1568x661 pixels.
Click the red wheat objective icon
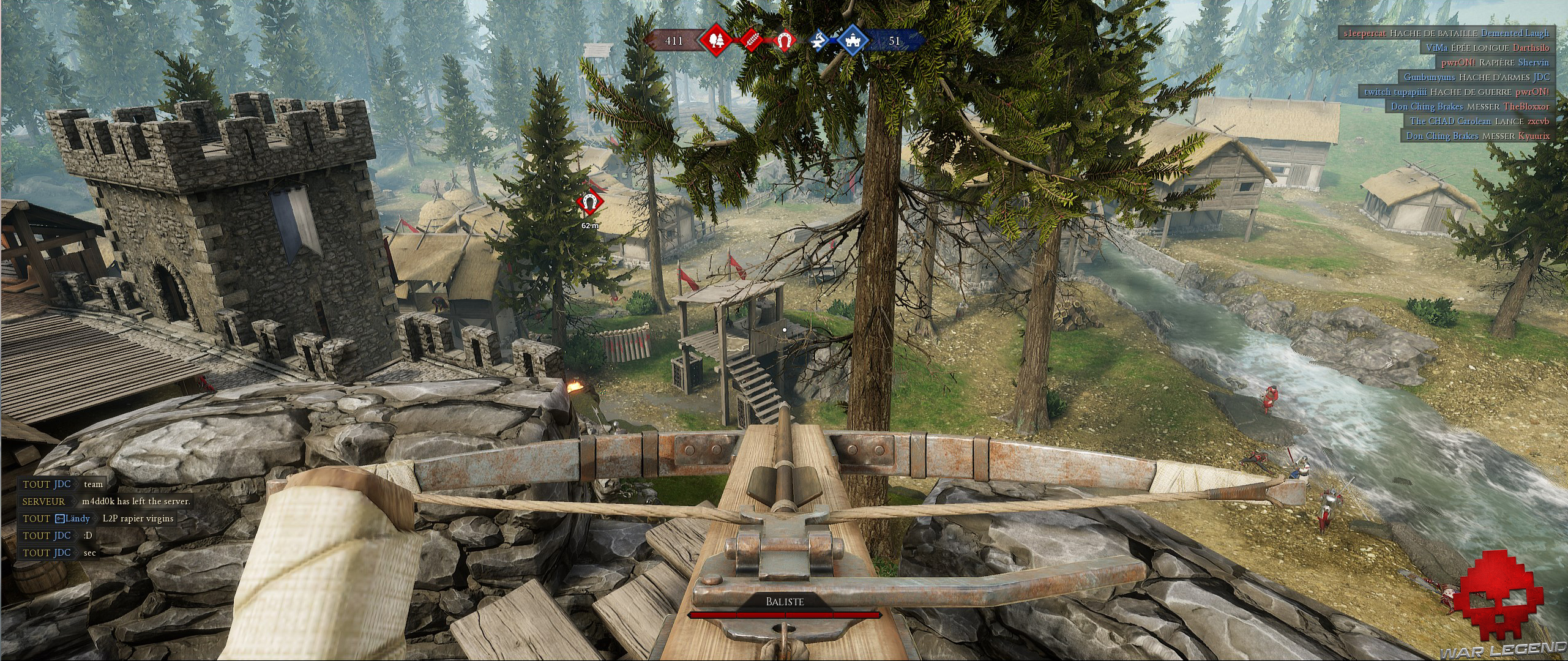point(751,40)
